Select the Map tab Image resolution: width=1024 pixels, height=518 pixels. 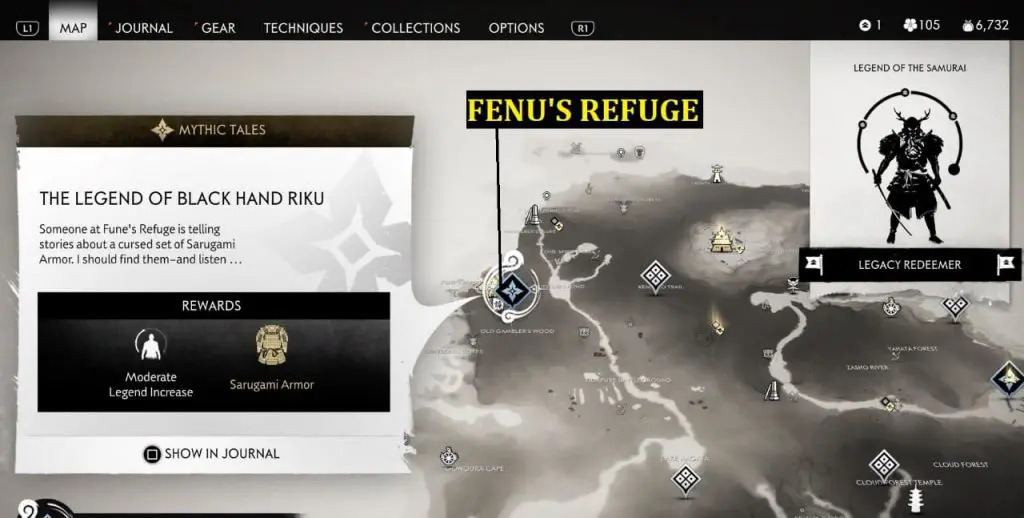[73, 27]
